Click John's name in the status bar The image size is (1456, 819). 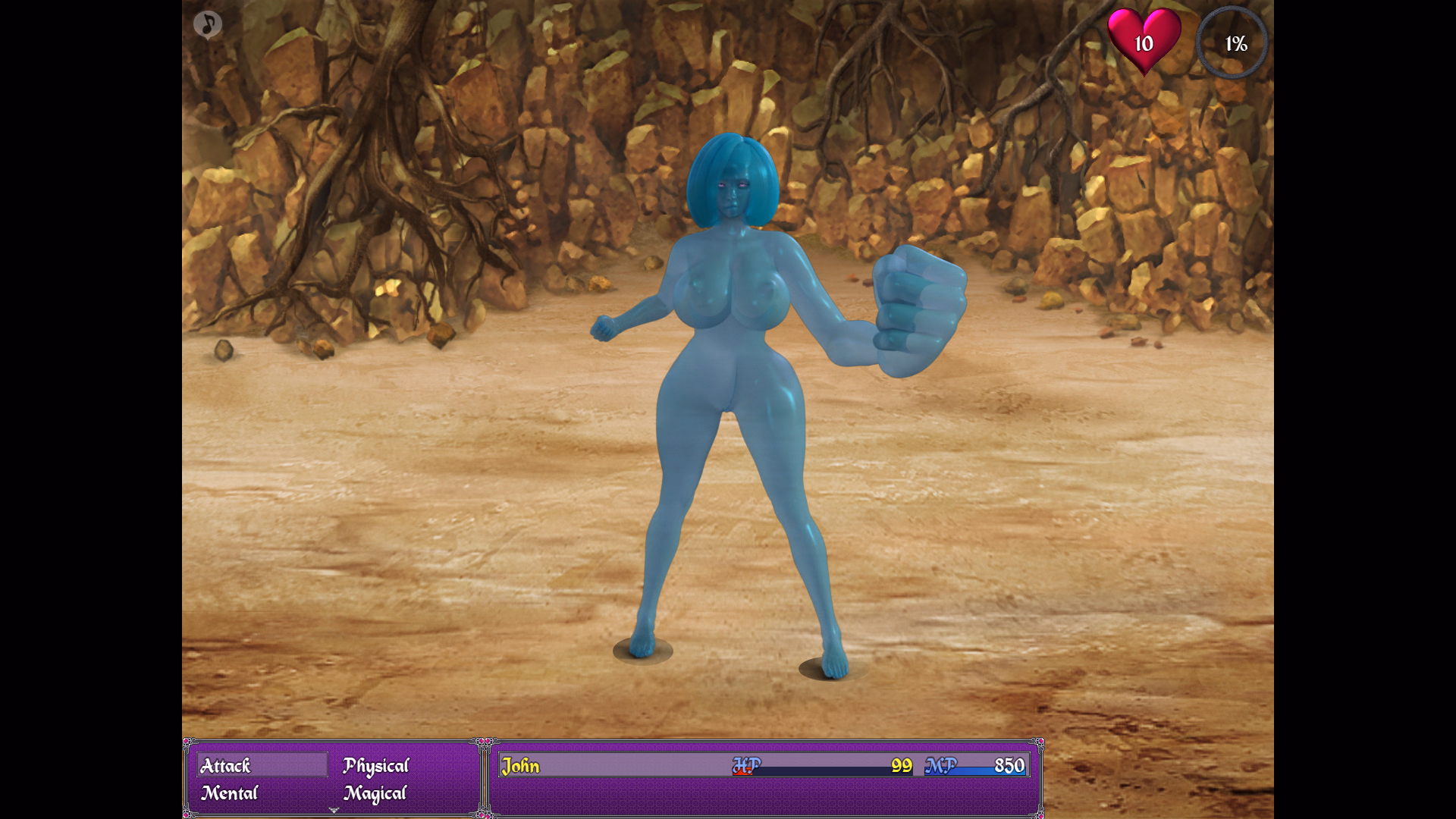[520, 767]
